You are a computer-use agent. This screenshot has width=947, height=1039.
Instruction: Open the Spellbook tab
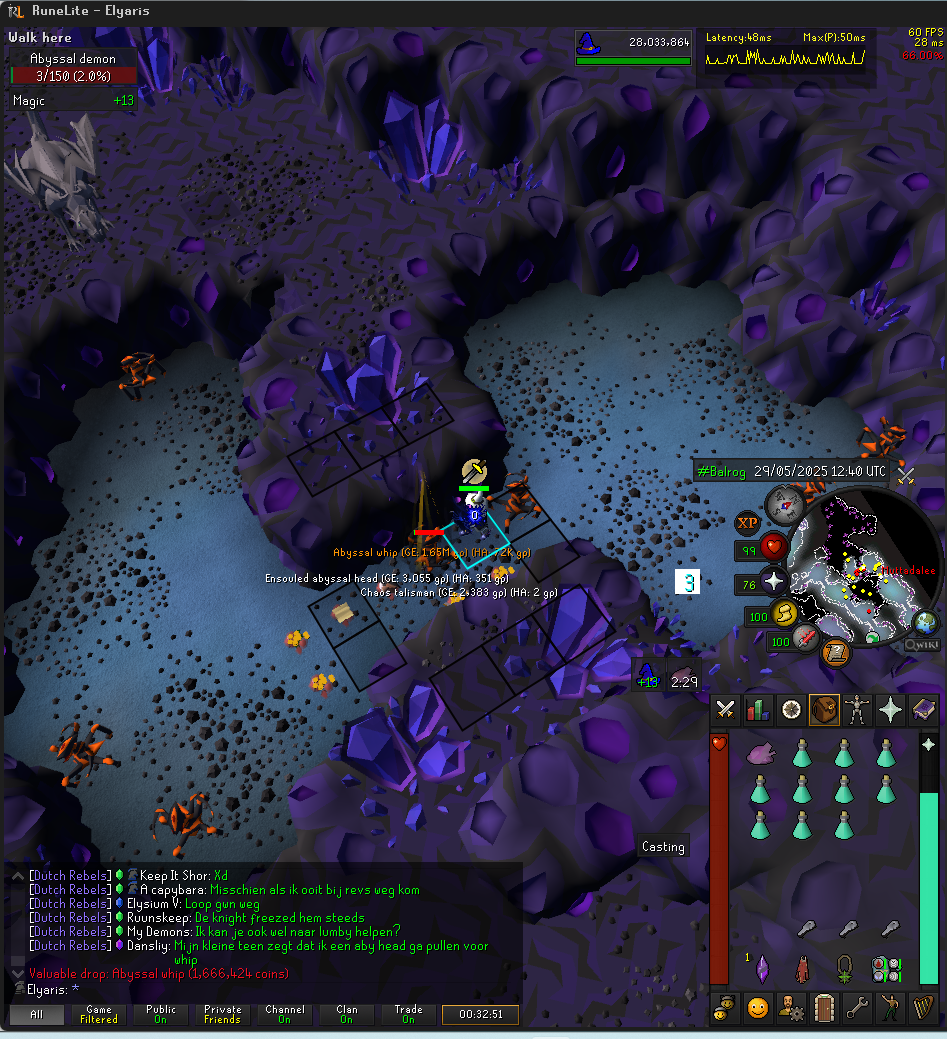coord(923,710)
